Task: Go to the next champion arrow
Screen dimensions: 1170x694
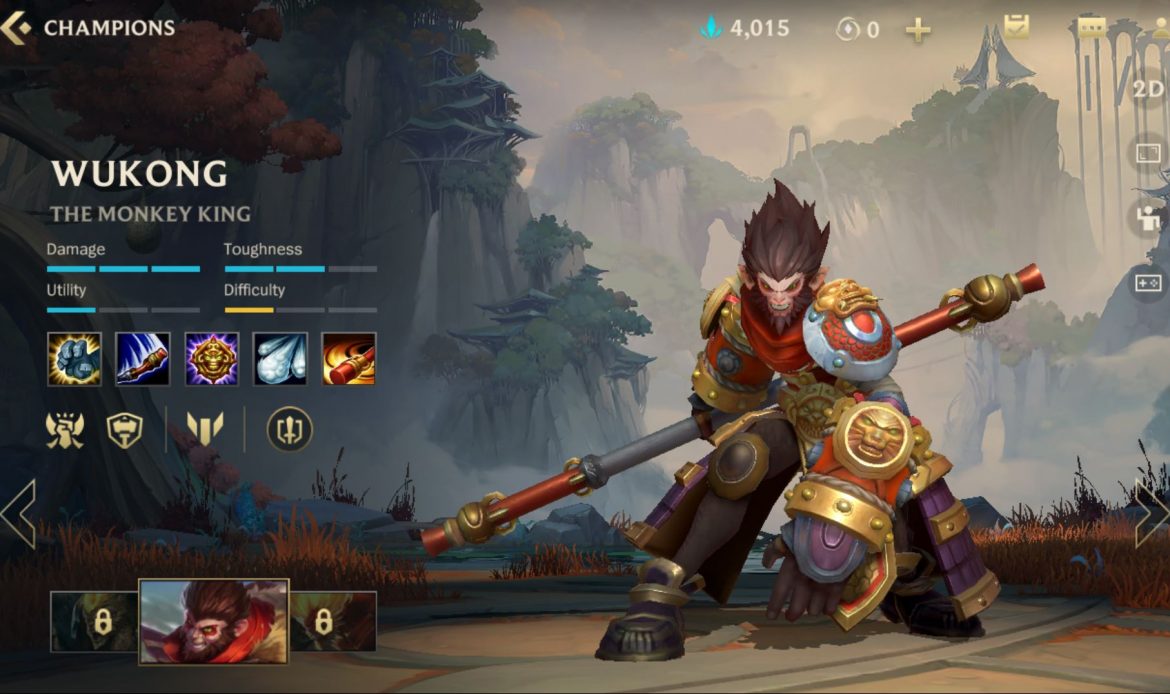Action: coord(1151,514)
